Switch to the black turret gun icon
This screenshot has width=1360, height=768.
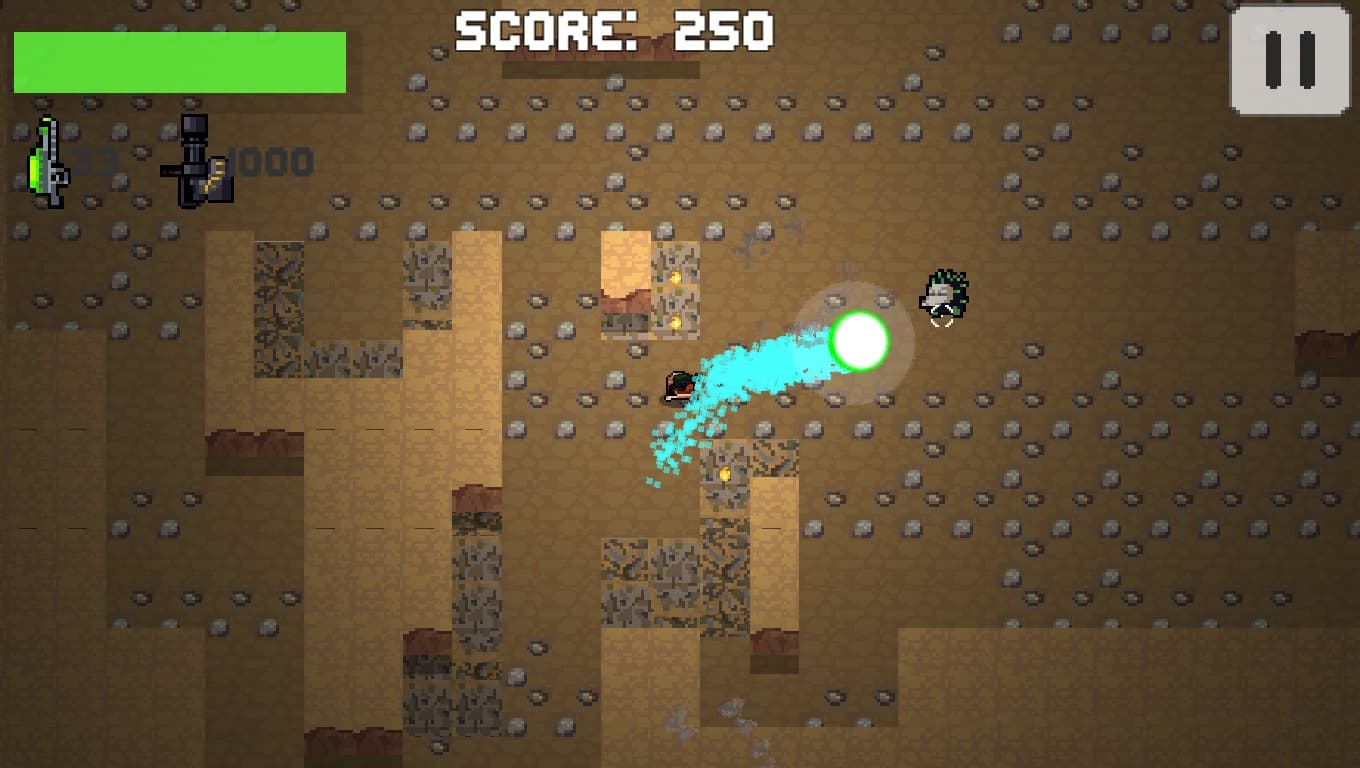(x=197, y=162)
